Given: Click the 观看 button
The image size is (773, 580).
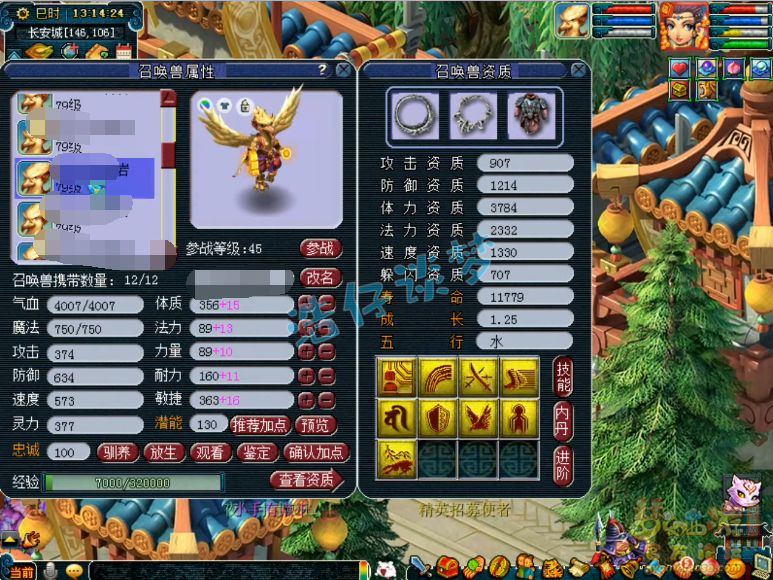Looking at the screenshot, I should pos(210,452).
